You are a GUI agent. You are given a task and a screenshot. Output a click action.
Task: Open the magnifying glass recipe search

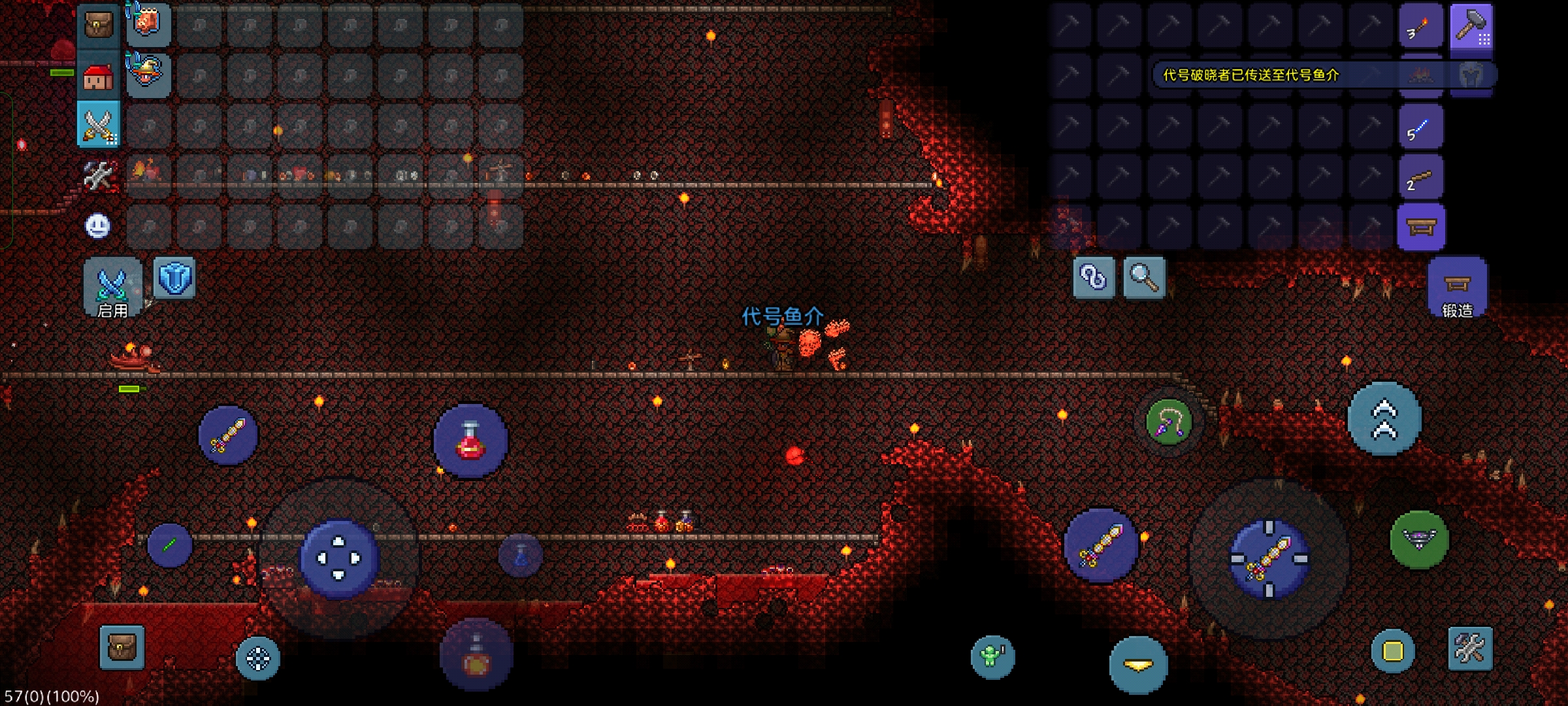click(1144, 278)
